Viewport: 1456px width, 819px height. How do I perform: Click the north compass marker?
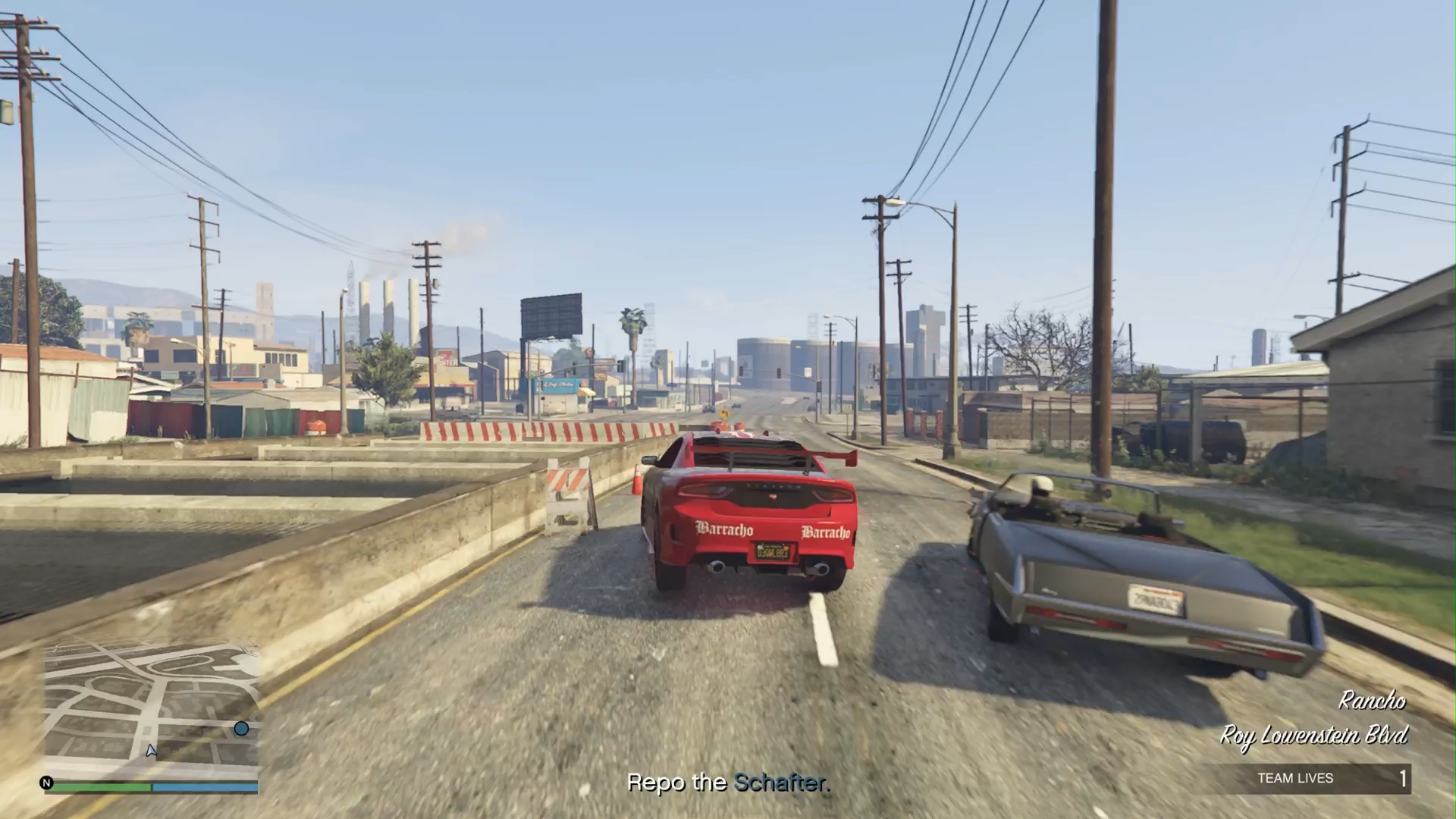coord(46,783)
